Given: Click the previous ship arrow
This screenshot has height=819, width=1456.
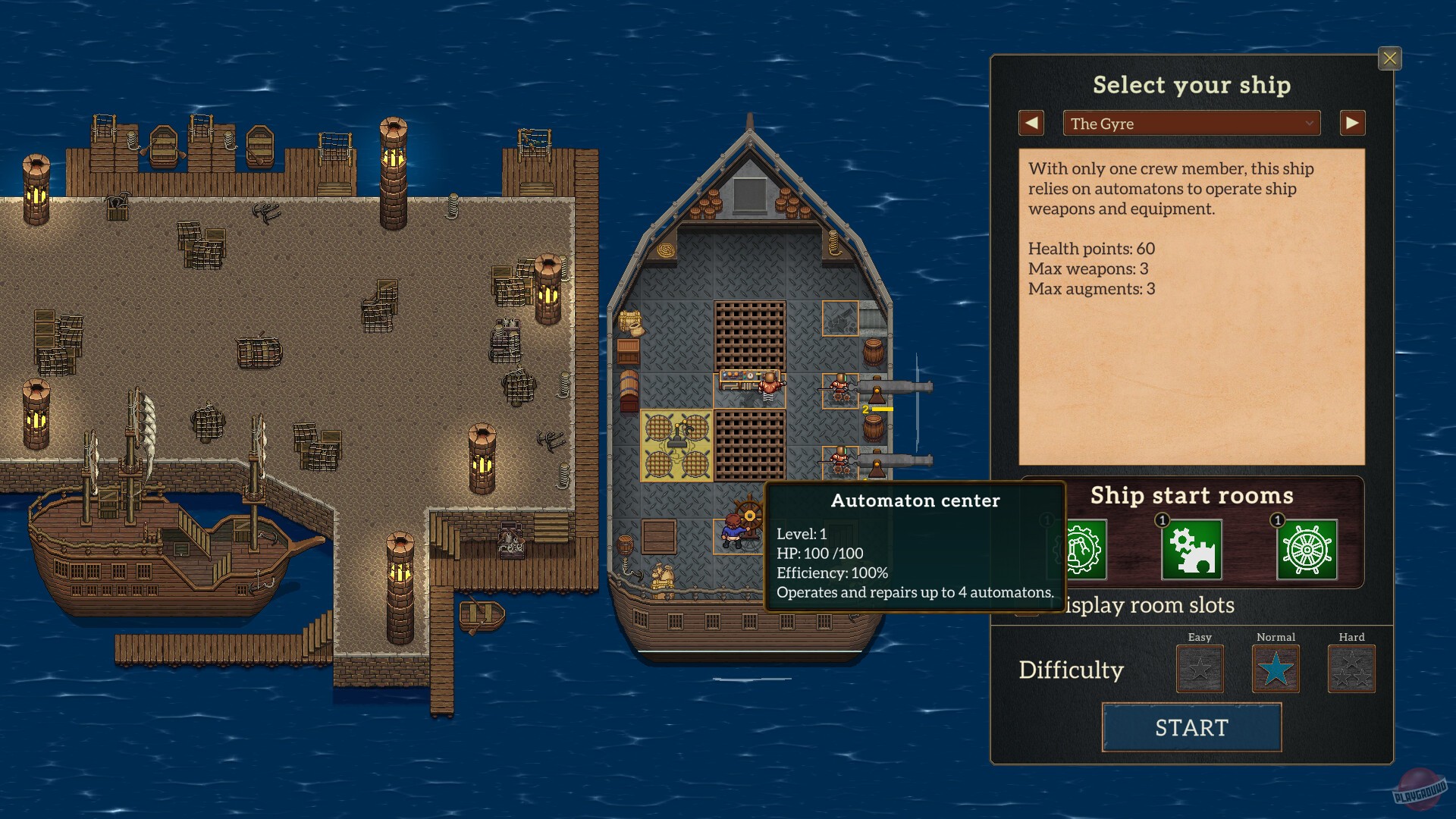Looking at the screenshot, I should pos(1031,123).
